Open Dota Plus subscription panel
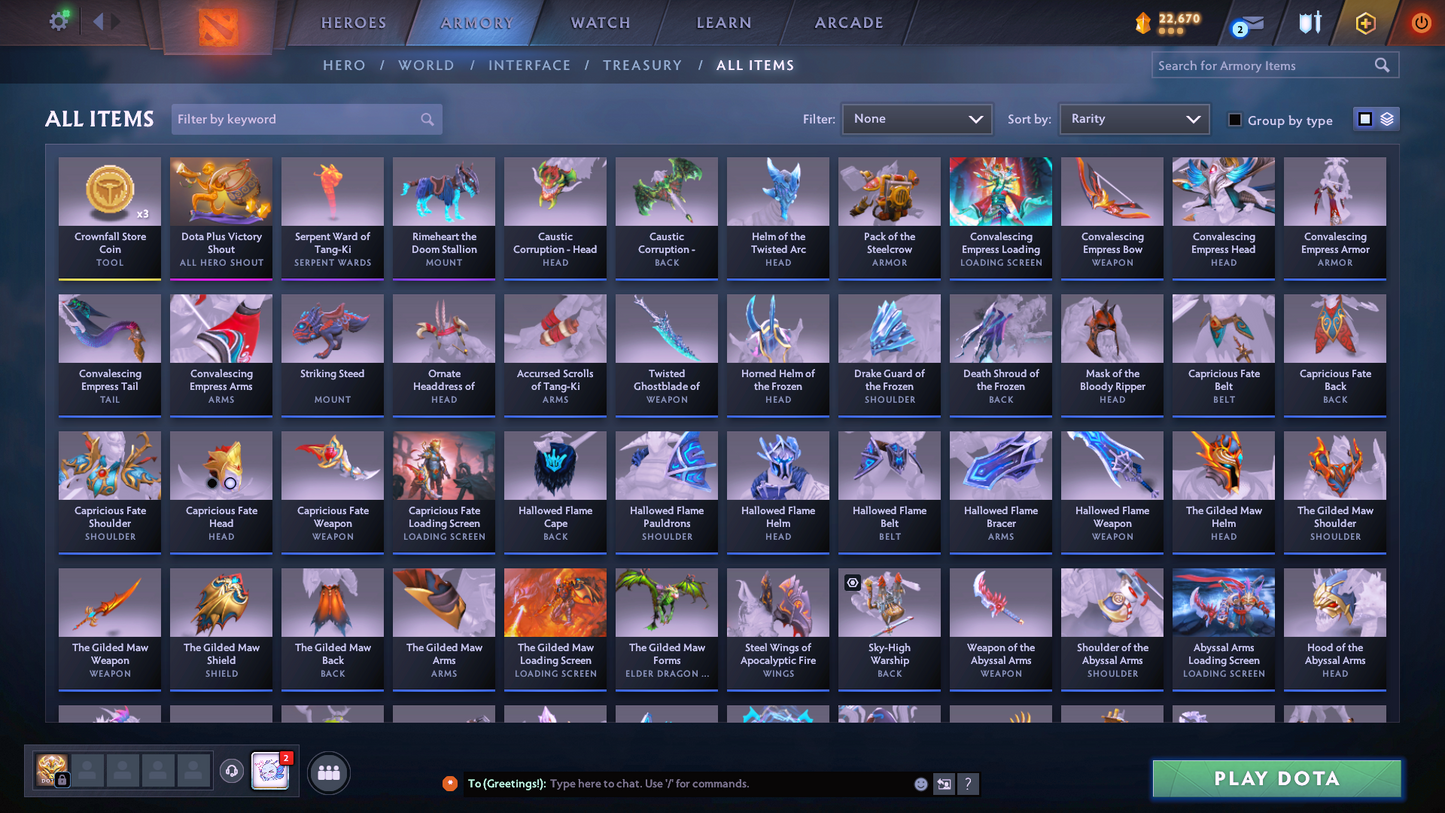The image size is (1445, 813). point(1366,21)
